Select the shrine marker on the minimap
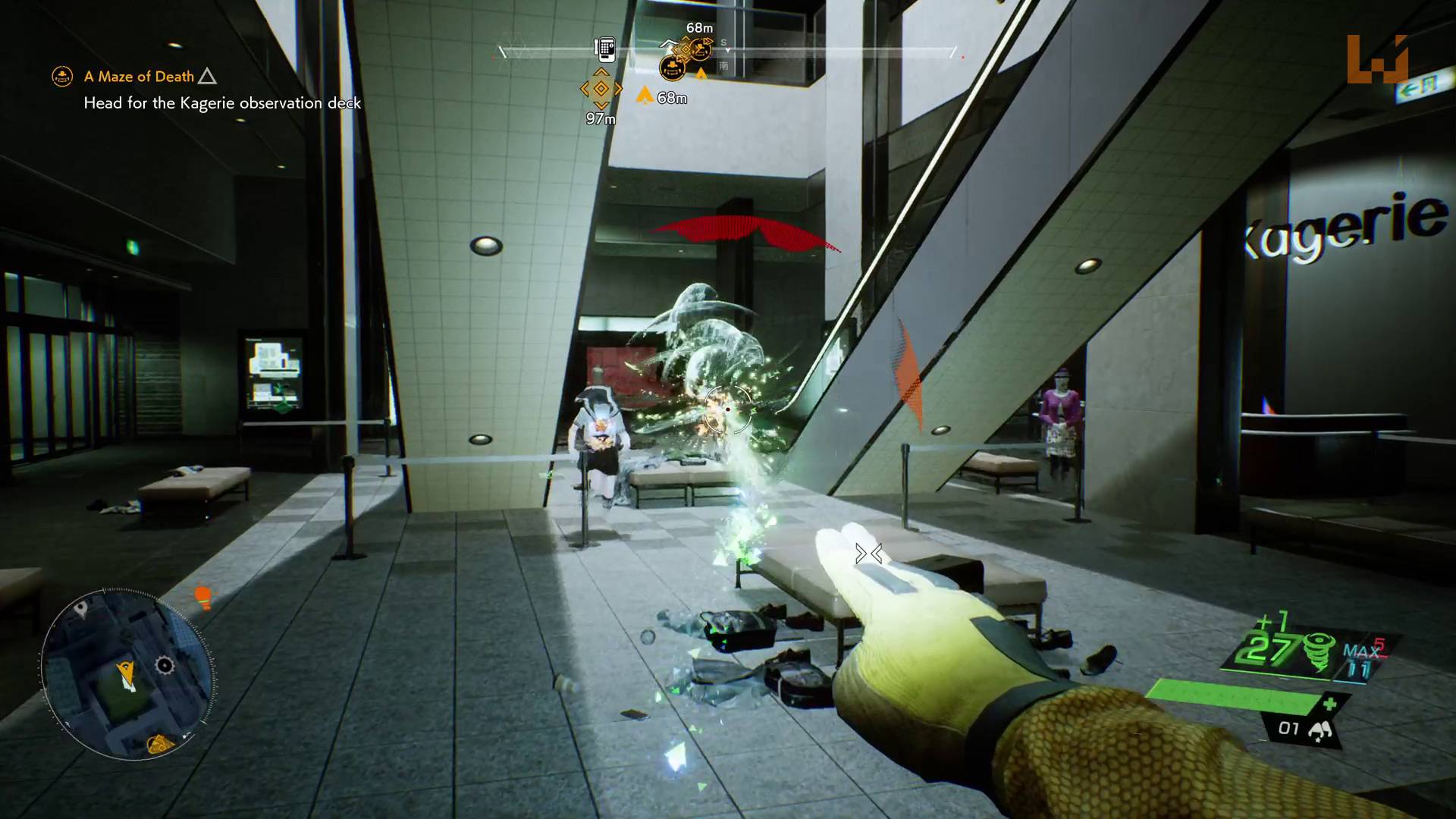 (159, 743)
